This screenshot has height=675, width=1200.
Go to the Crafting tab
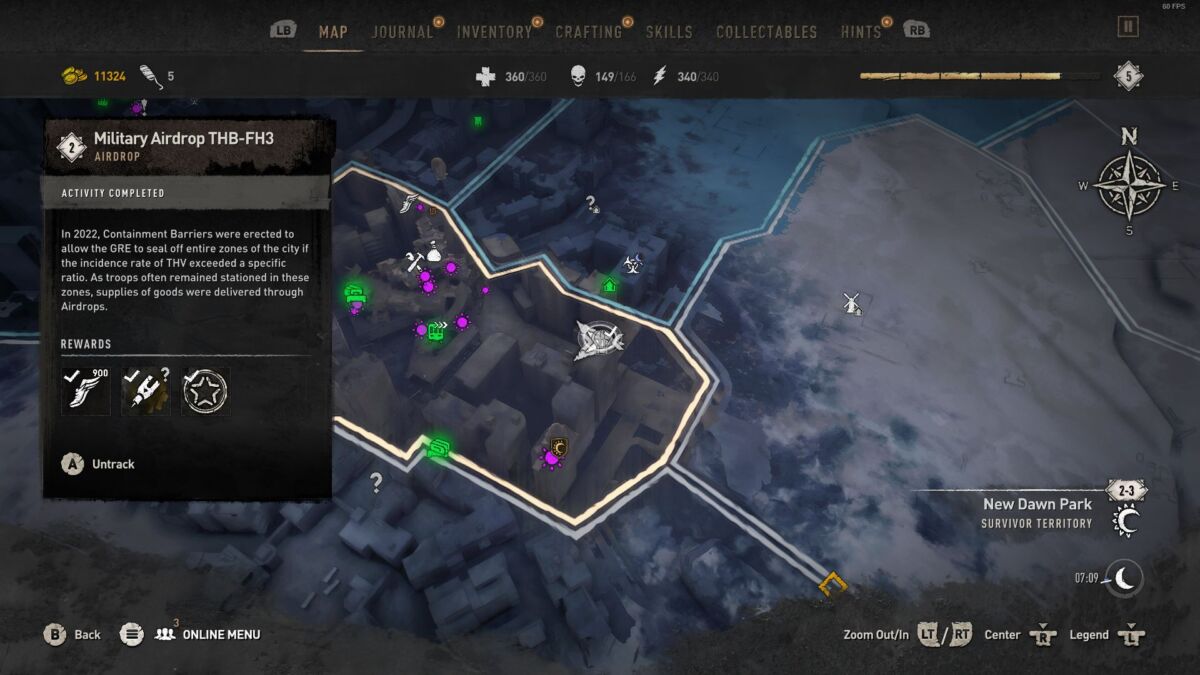pyautogui.click(x=589, y=32)
